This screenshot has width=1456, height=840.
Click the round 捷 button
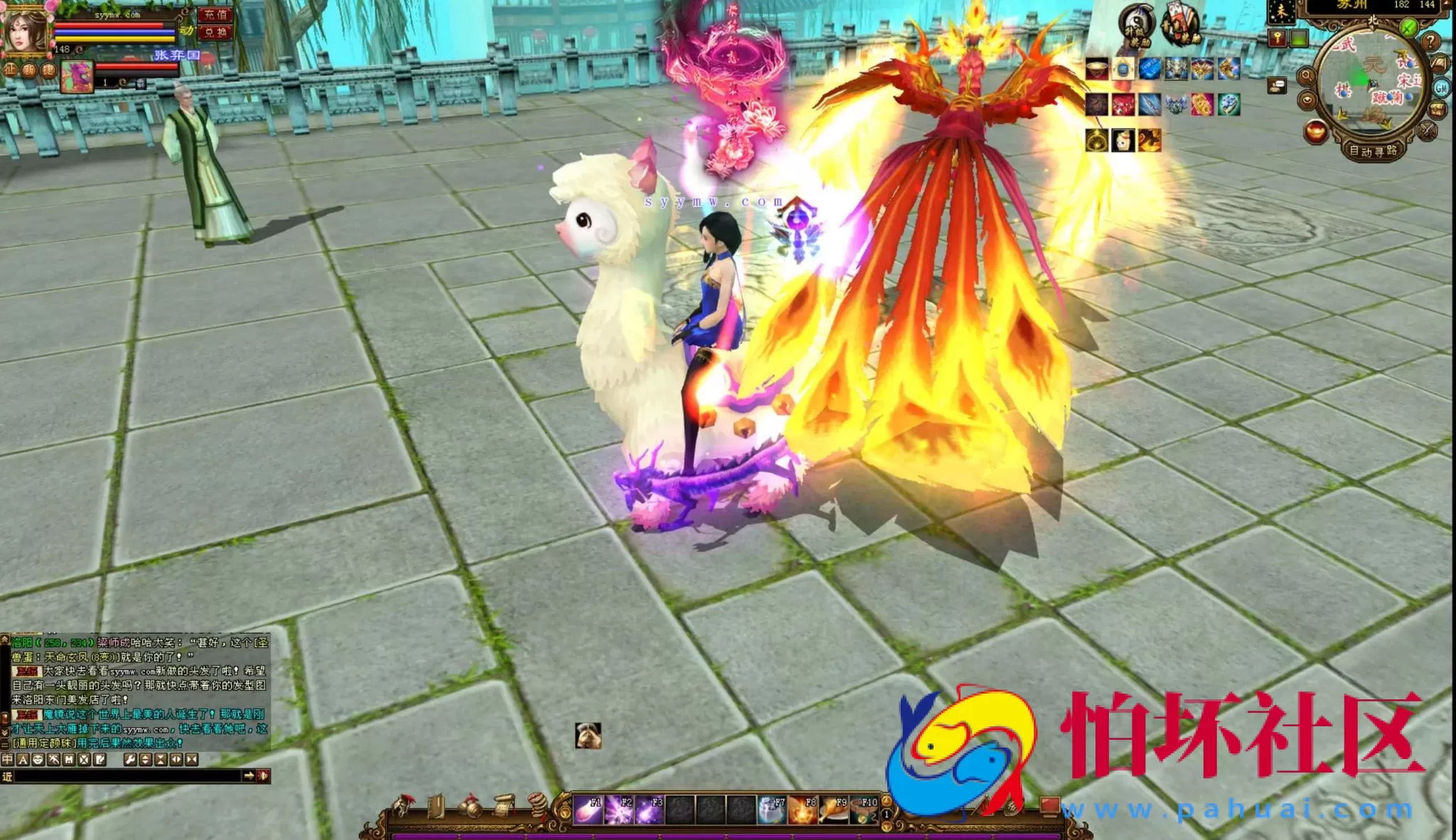coord(48,70)
